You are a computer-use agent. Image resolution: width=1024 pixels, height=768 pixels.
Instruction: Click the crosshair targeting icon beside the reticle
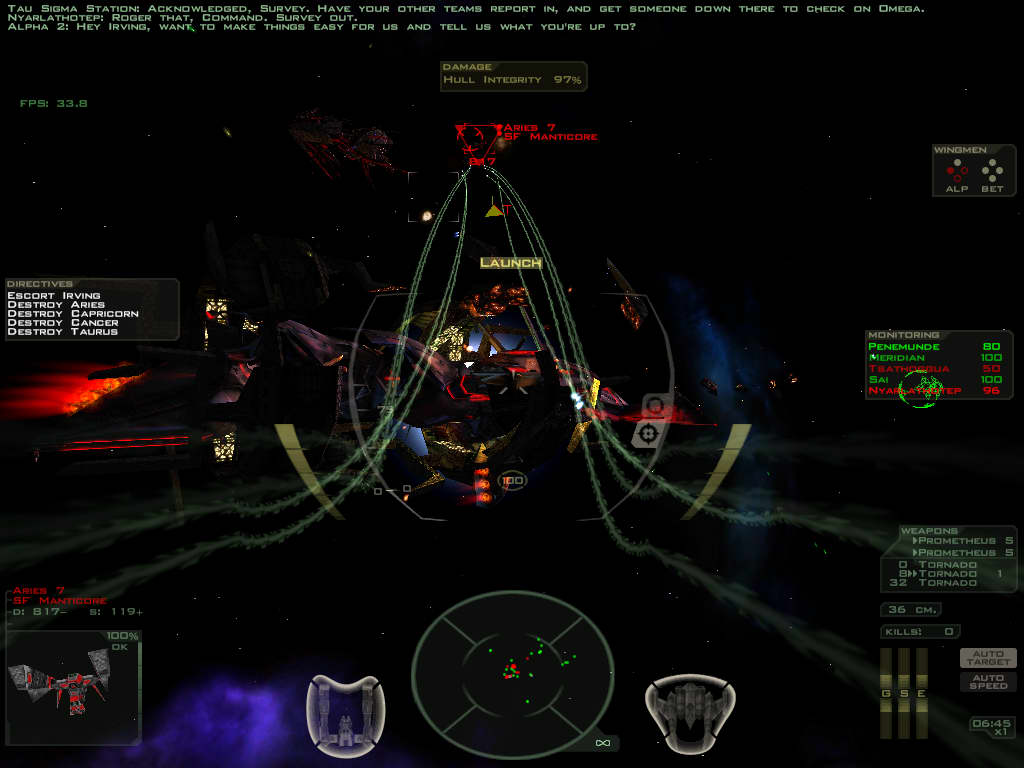coord(649,433)
